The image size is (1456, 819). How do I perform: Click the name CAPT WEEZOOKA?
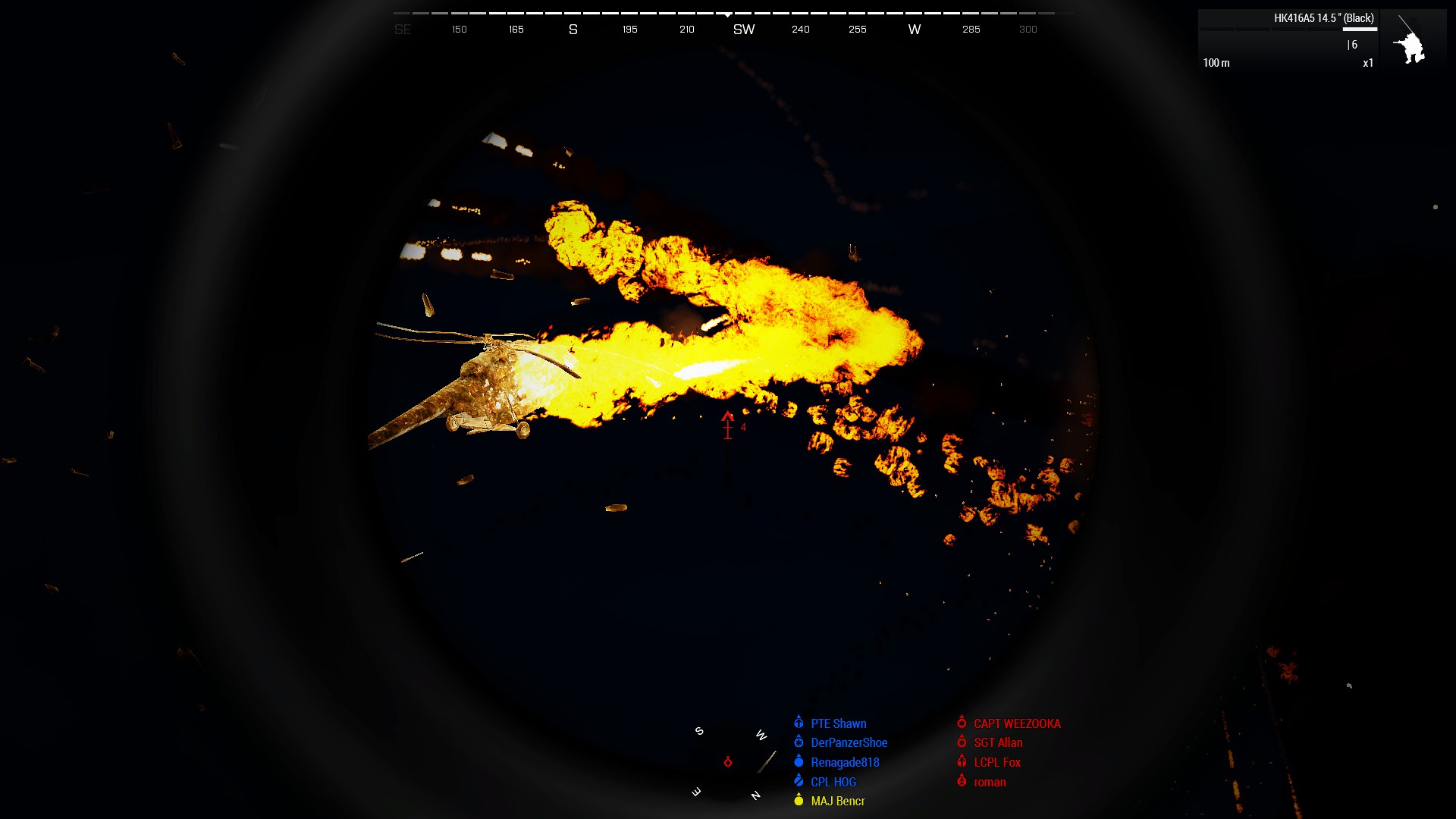click(x=1016, y=723)
